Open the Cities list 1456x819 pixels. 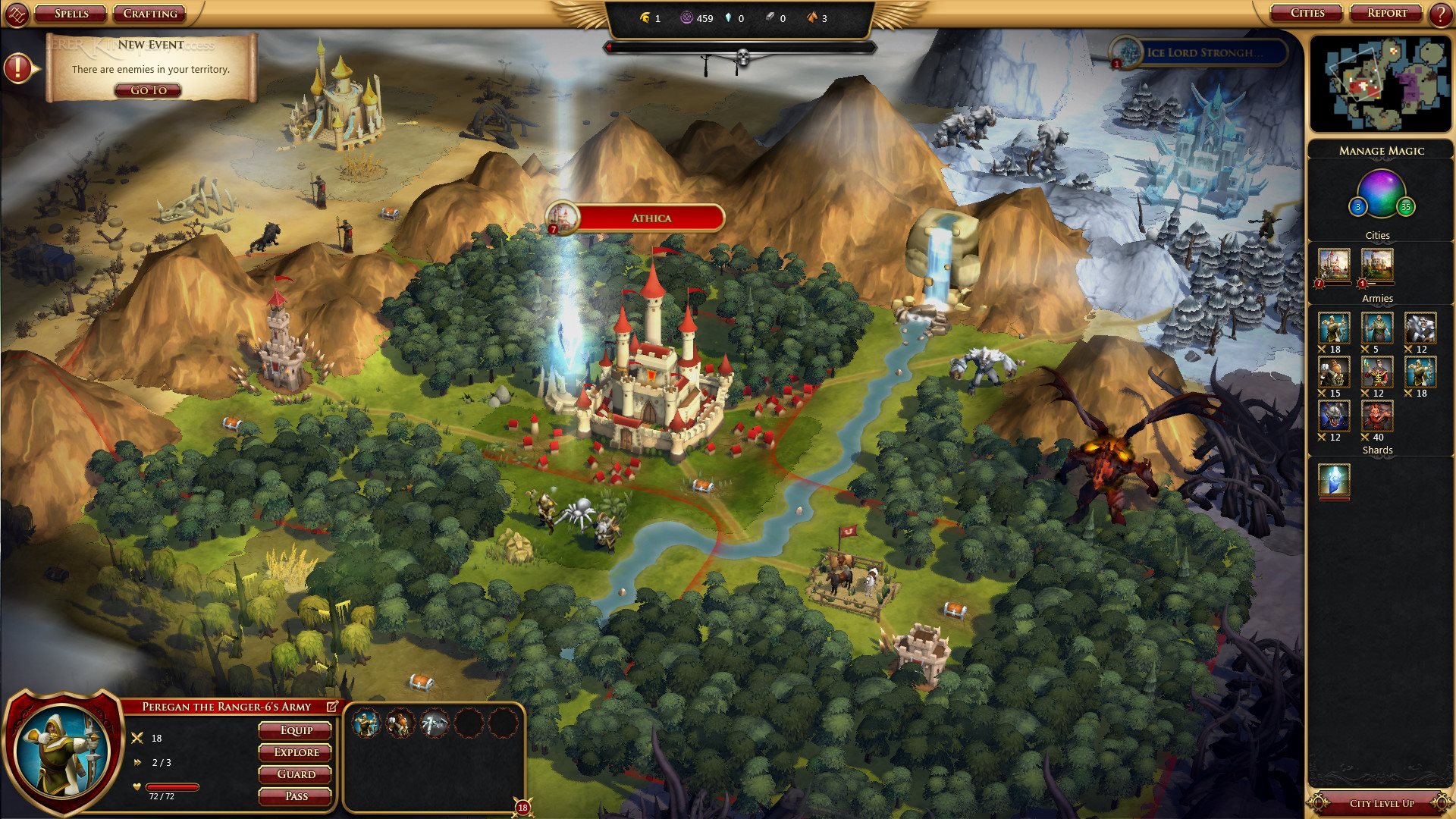pyautogui.click(x=1307, y=13)
